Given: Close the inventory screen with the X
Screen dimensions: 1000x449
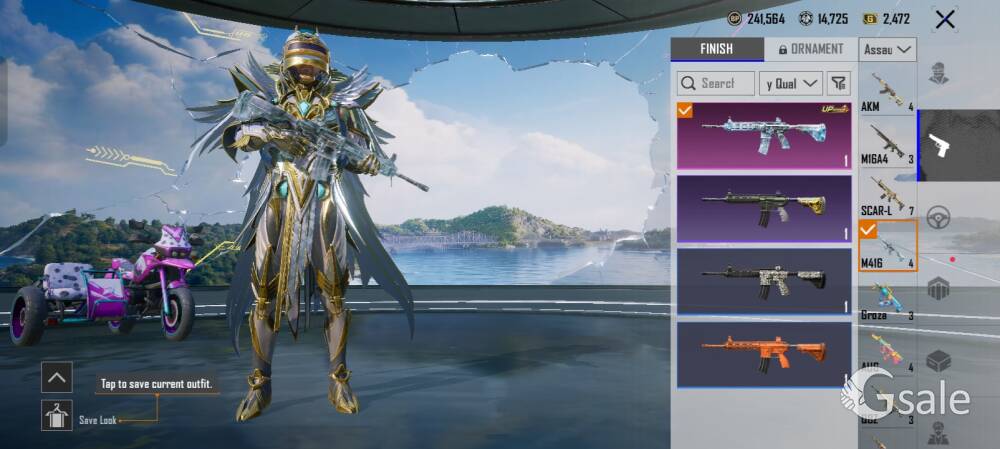Looking at the screenshot, I should pyautogui.click(x=944, y=19).
